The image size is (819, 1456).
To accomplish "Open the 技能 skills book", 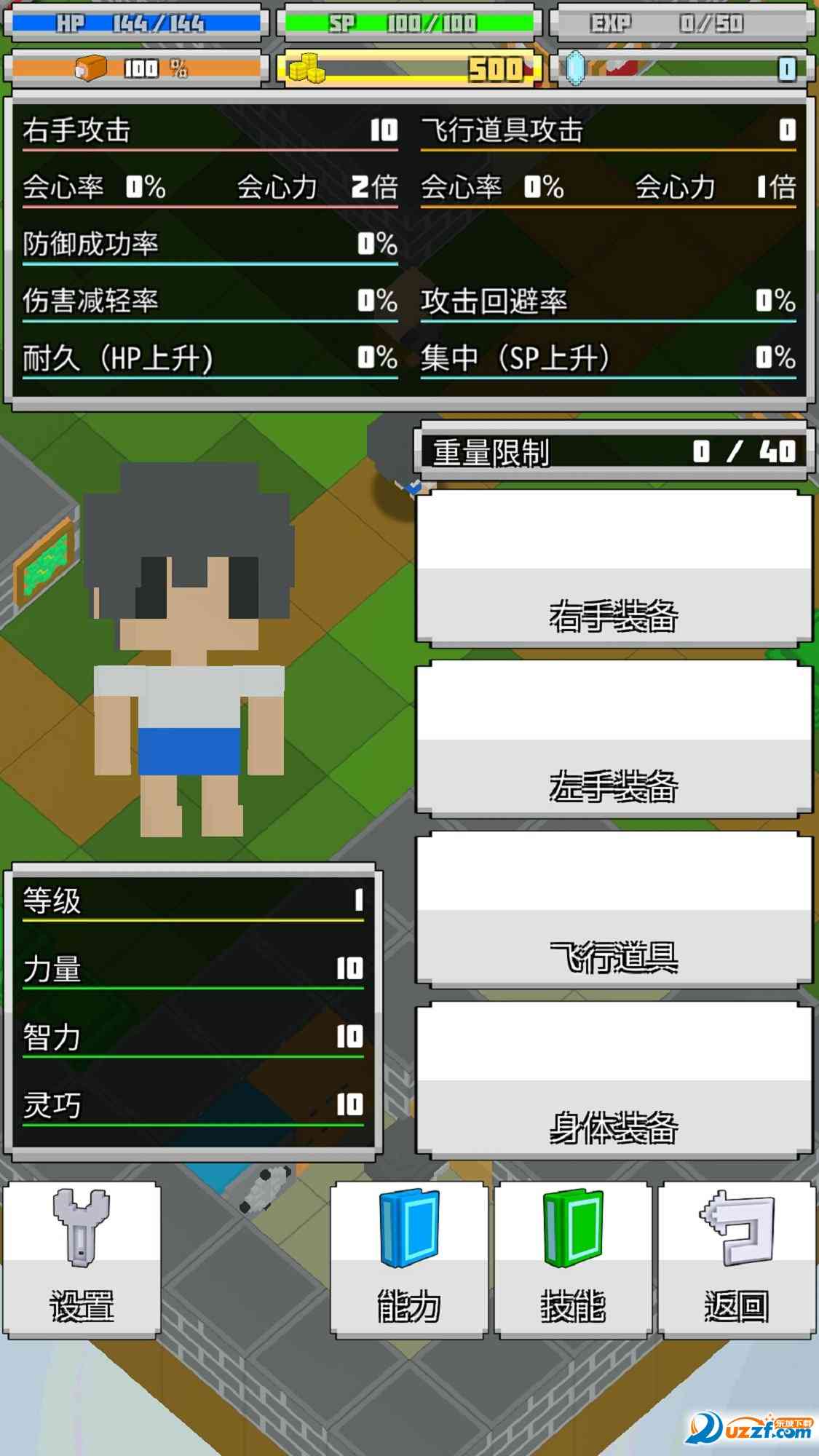I will click(x=573, y=1260).
